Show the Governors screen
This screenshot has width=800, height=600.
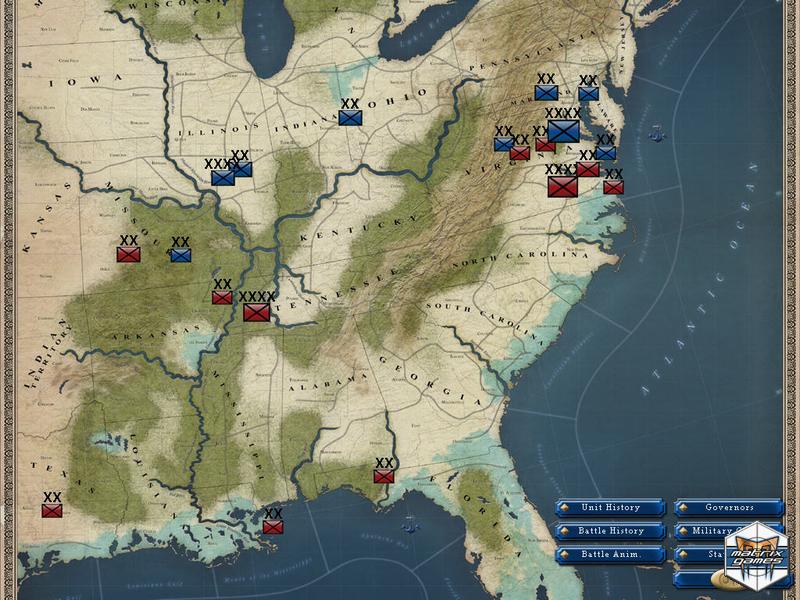(x=728, y=508)
